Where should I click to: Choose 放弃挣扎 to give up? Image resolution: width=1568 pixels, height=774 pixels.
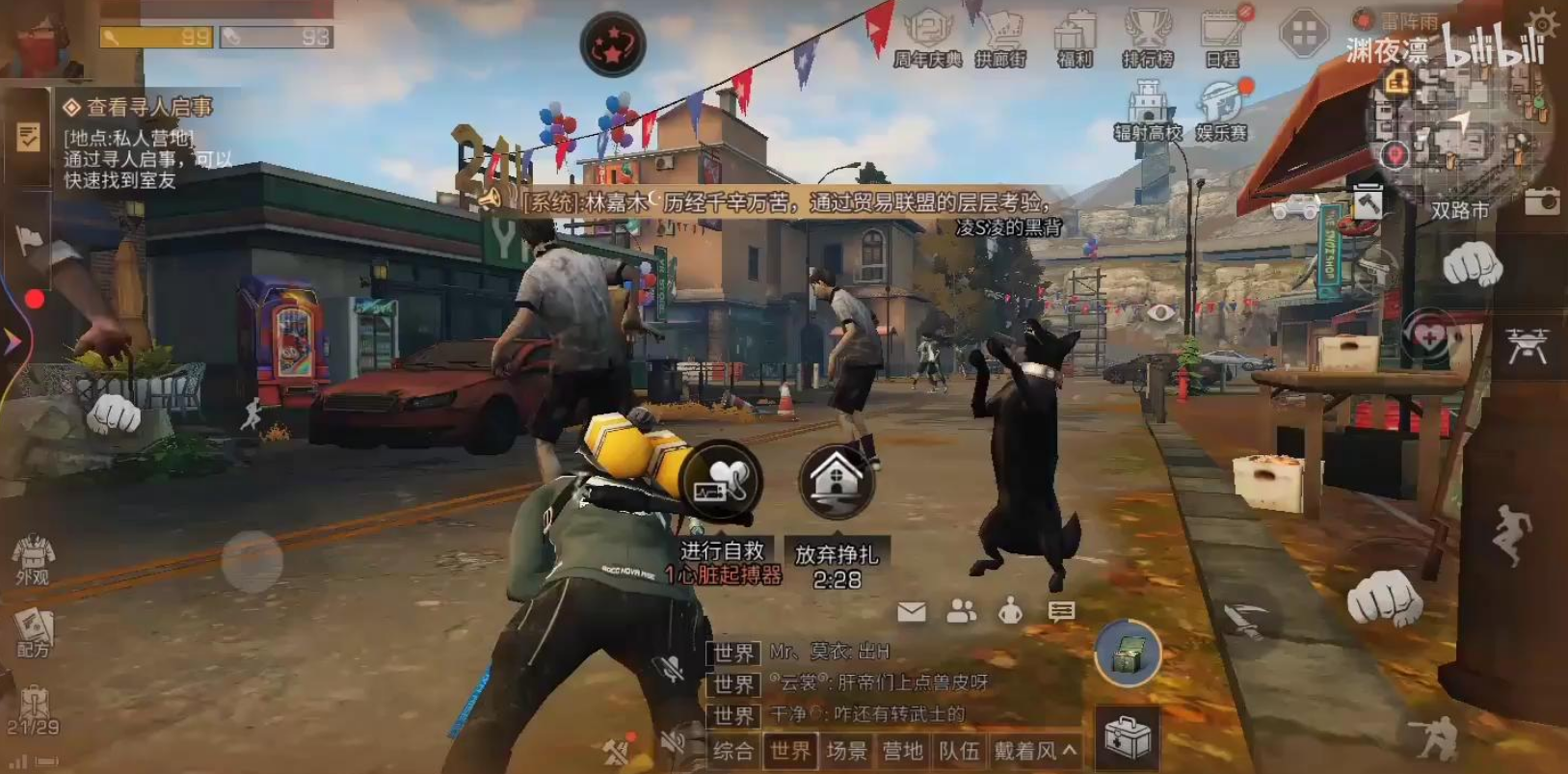click(x=837, y=482)
